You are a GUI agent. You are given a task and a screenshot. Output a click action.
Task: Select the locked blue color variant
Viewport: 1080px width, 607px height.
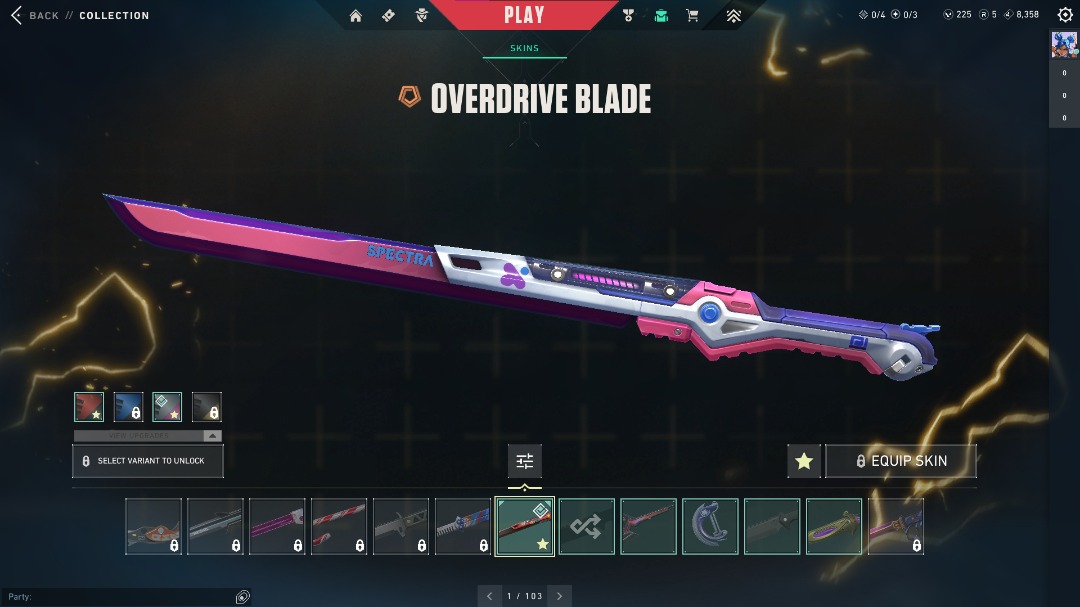point(128,407)
